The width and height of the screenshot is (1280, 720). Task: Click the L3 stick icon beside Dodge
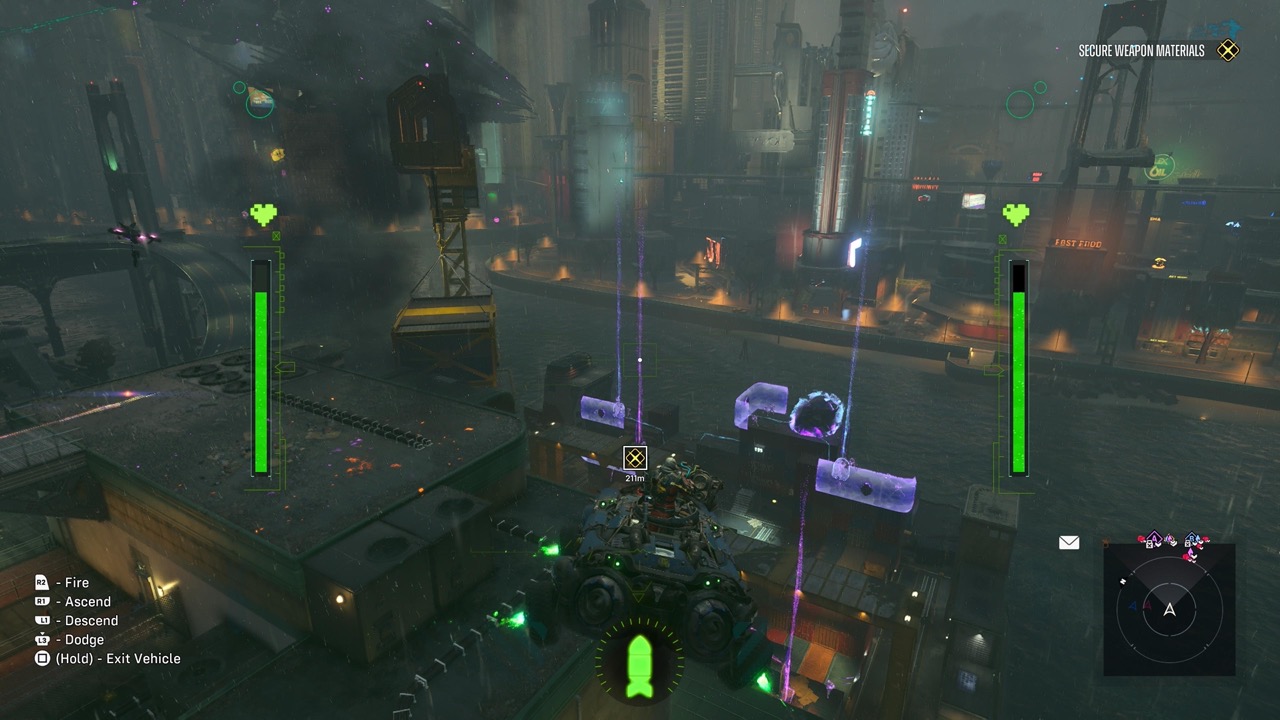pyautogui.click(x=43, y=640)
